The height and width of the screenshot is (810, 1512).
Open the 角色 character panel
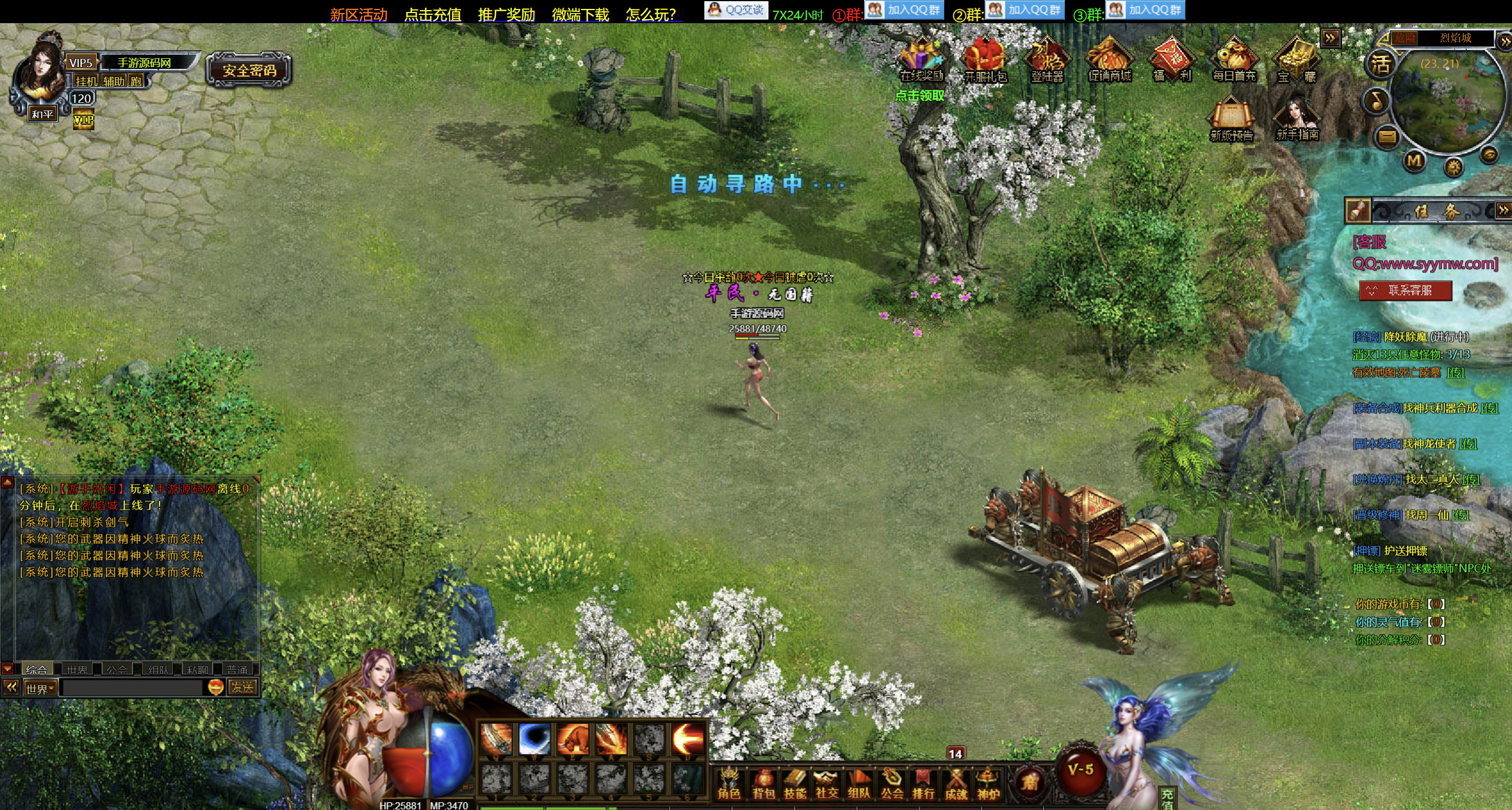(x=729, y=783)
